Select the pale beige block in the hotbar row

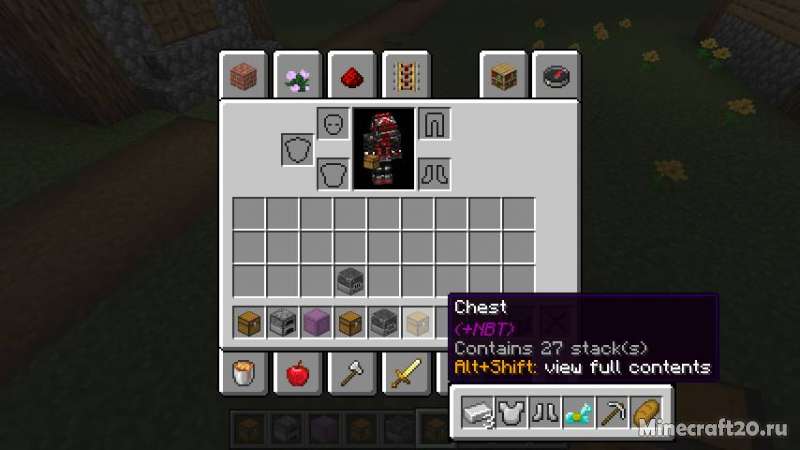click(418, 323)
